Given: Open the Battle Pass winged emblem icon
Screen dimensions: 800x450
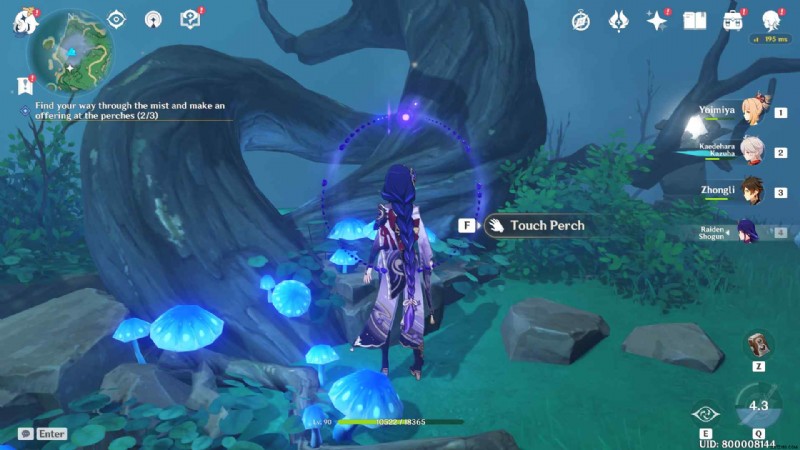Looking at the screenshot, I should click(x=618, y=20).
